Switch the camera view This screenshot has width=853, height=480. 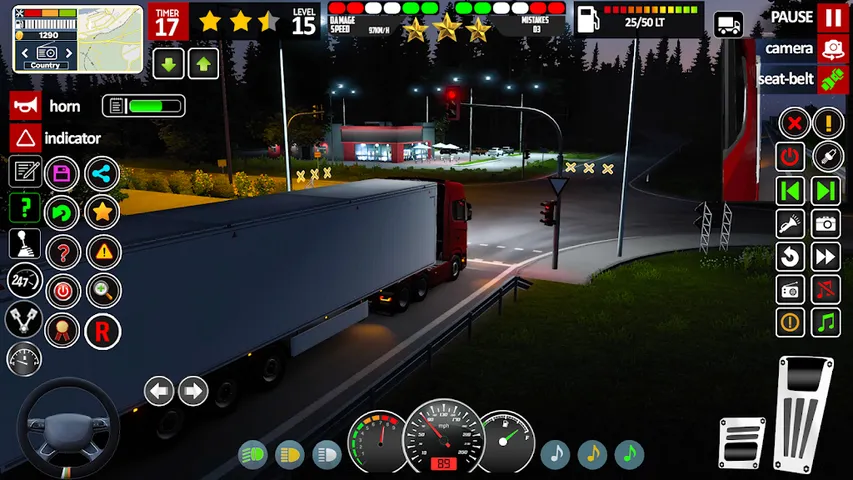(832, 48)
